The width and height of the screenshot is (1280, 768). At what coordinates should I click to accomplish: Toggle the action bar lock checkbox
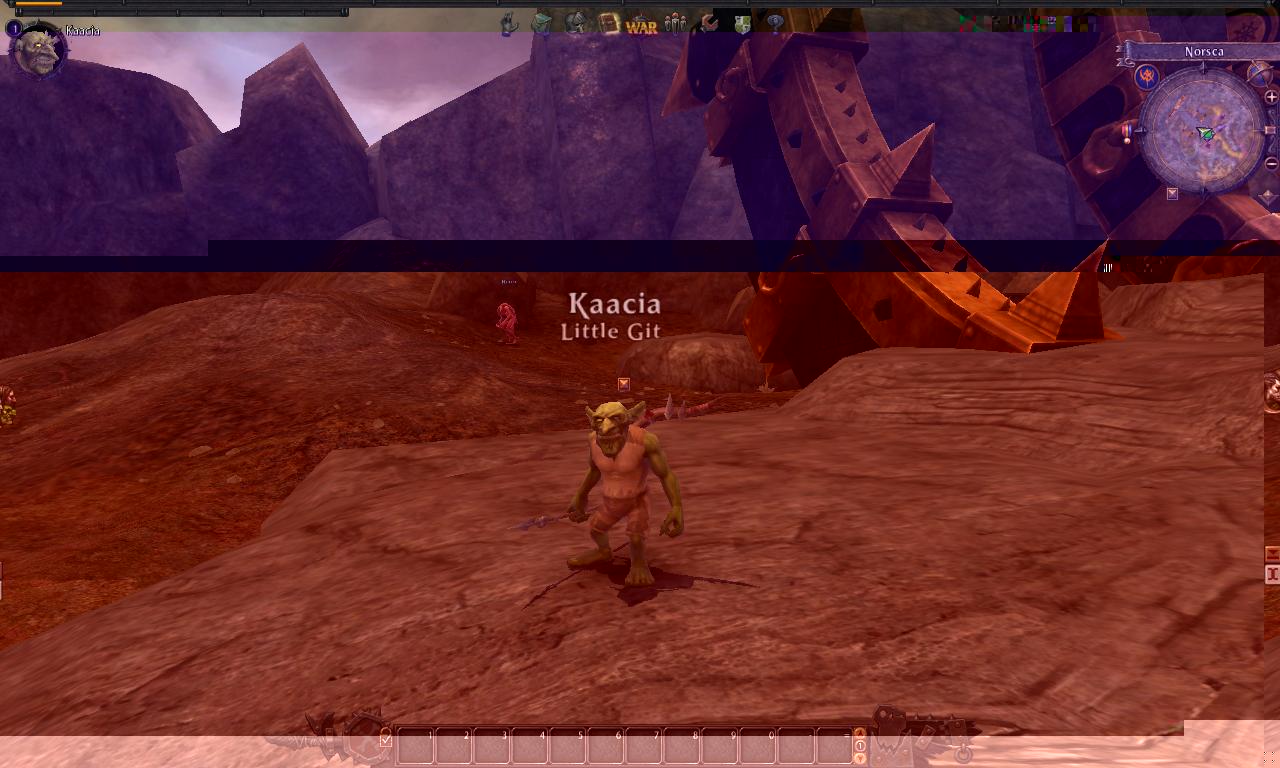coord(384,740)
